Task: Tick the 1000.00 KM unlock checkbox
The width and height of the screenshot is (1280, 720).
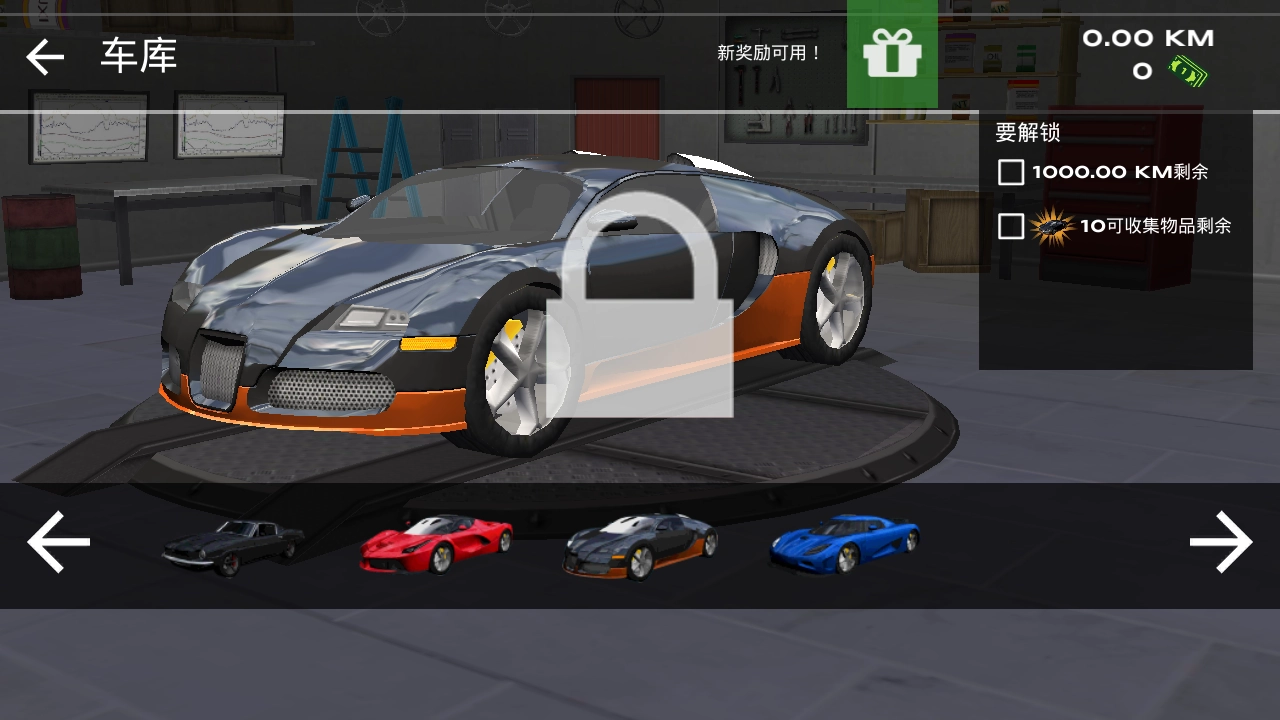Action: coord(1011,172)
